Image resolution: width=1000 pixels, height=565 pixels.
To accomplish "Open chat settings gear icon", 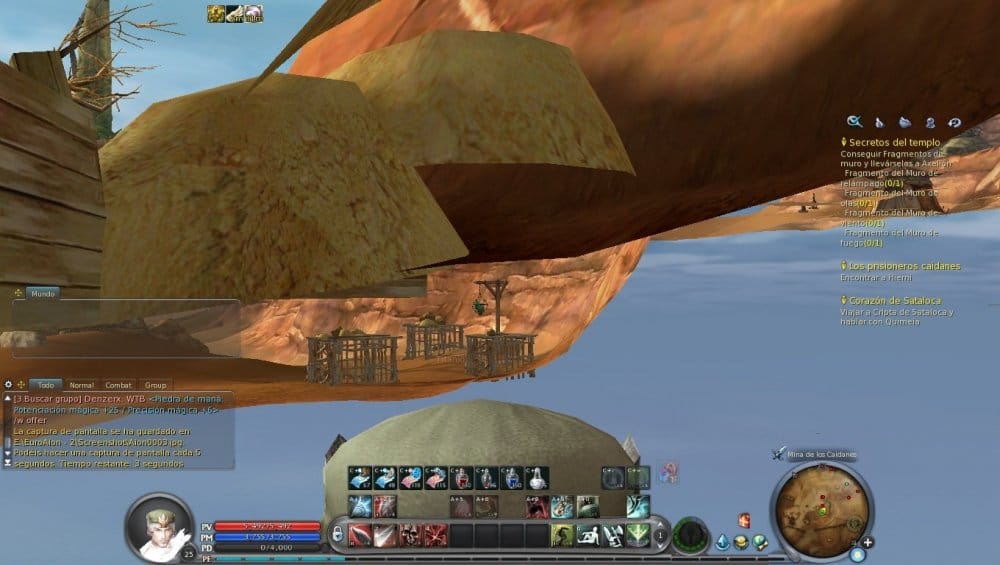I will (8, 384).
